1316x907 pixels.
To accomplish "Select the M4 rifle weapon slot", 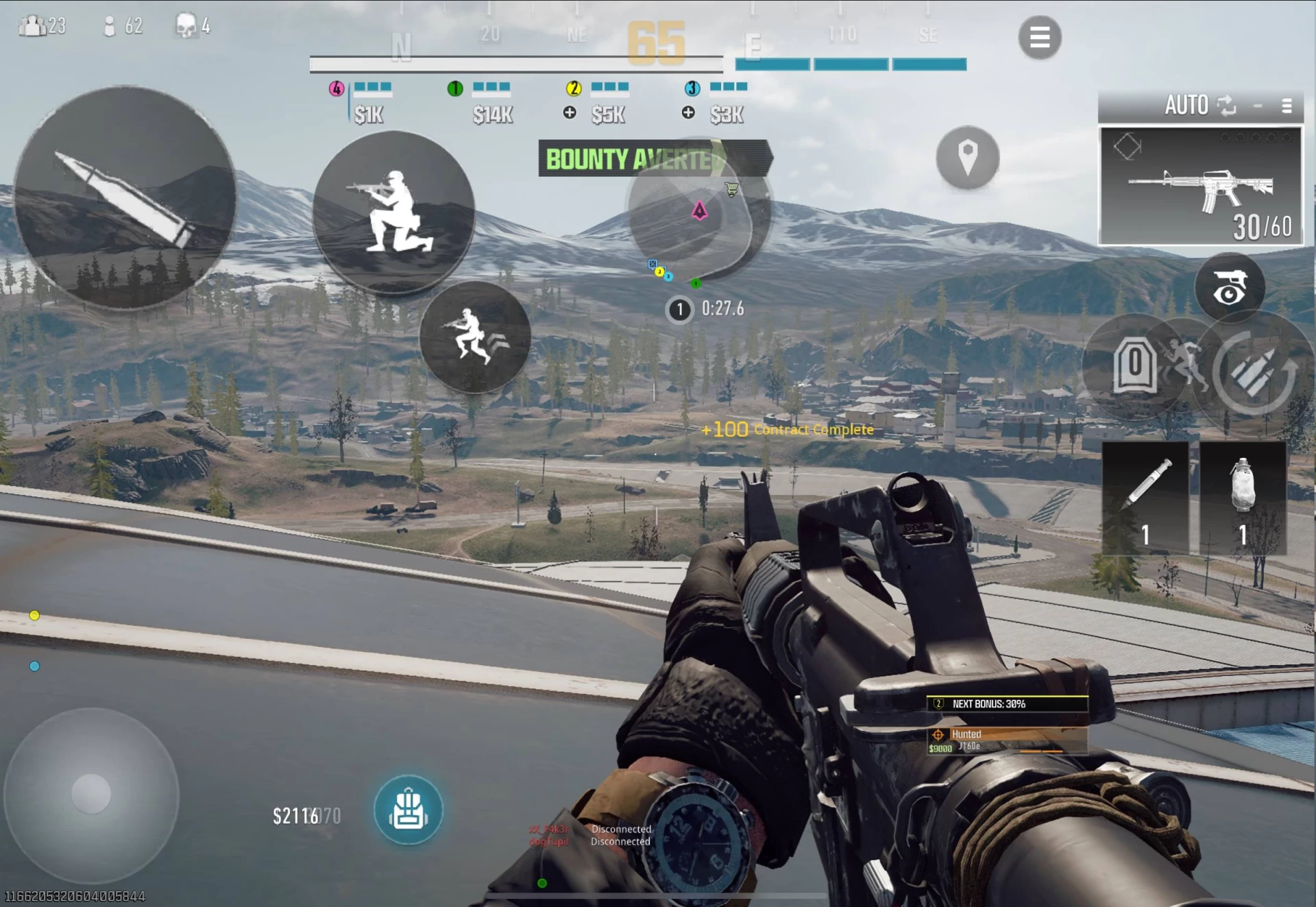I will pyautogui.click(x=1200, y=186).
